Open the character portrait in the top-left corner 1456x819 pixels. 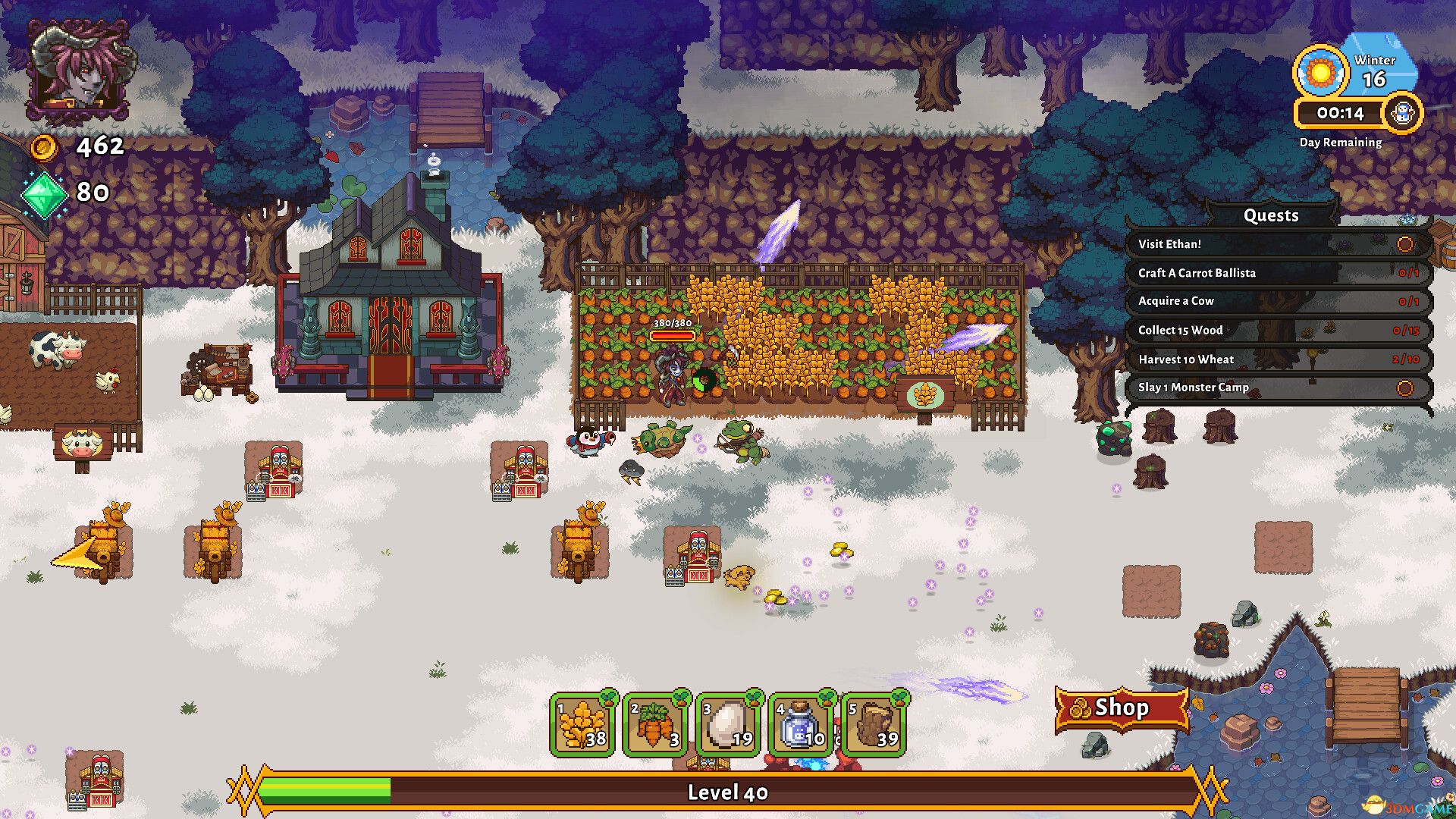click(x=80, y=67)
